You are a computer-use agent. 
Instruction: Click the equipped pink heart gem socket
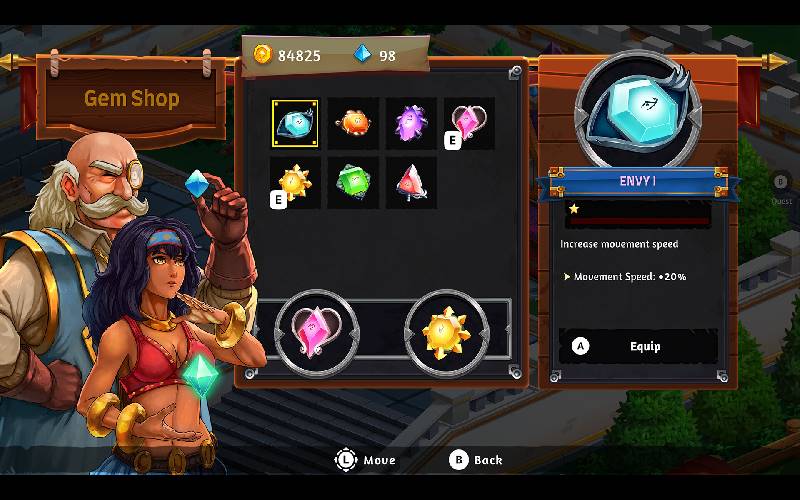click(x=317, y=332)
